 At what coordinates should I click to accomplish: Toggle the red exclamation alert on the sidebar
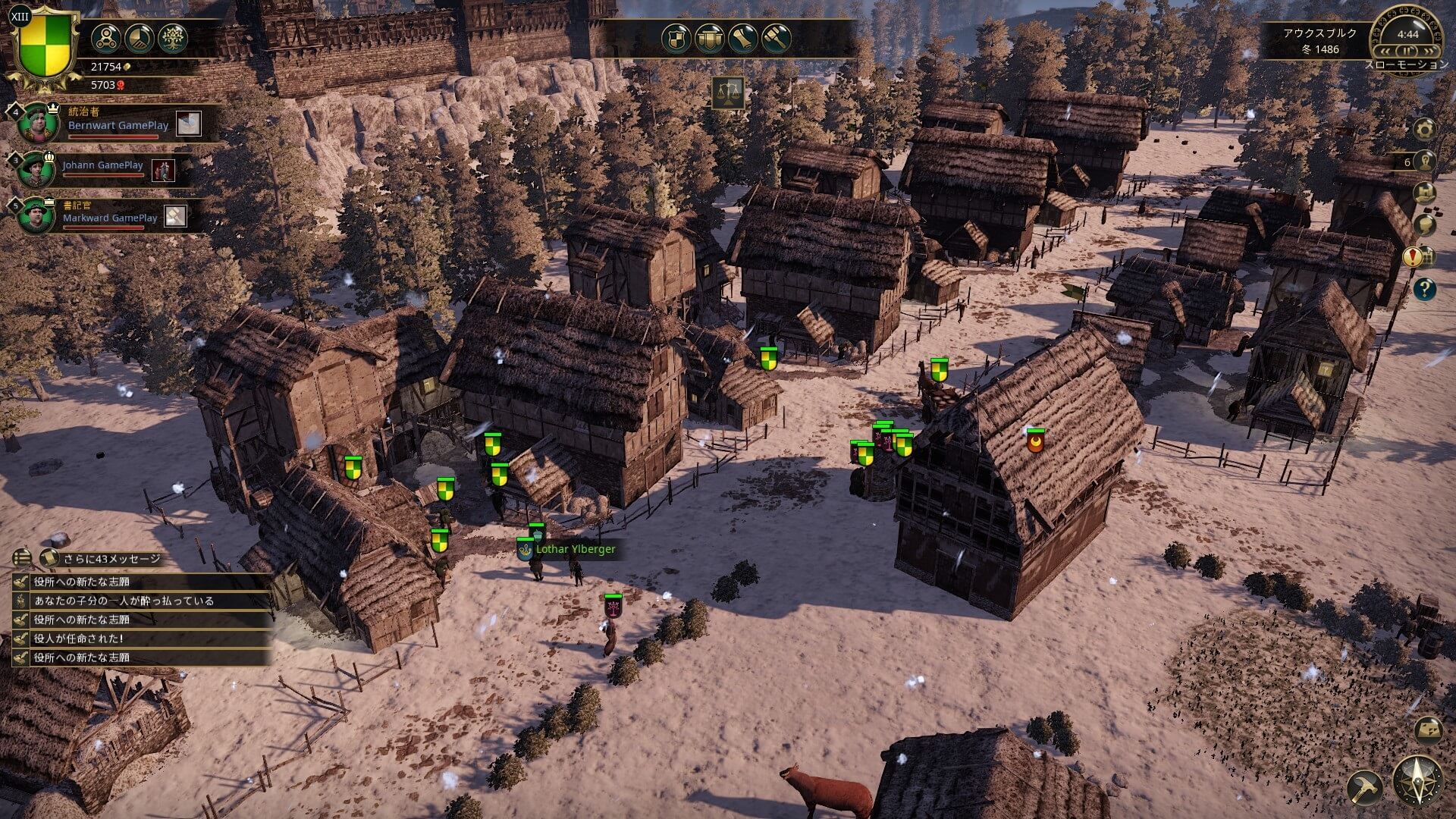[x=1412, y=257]
